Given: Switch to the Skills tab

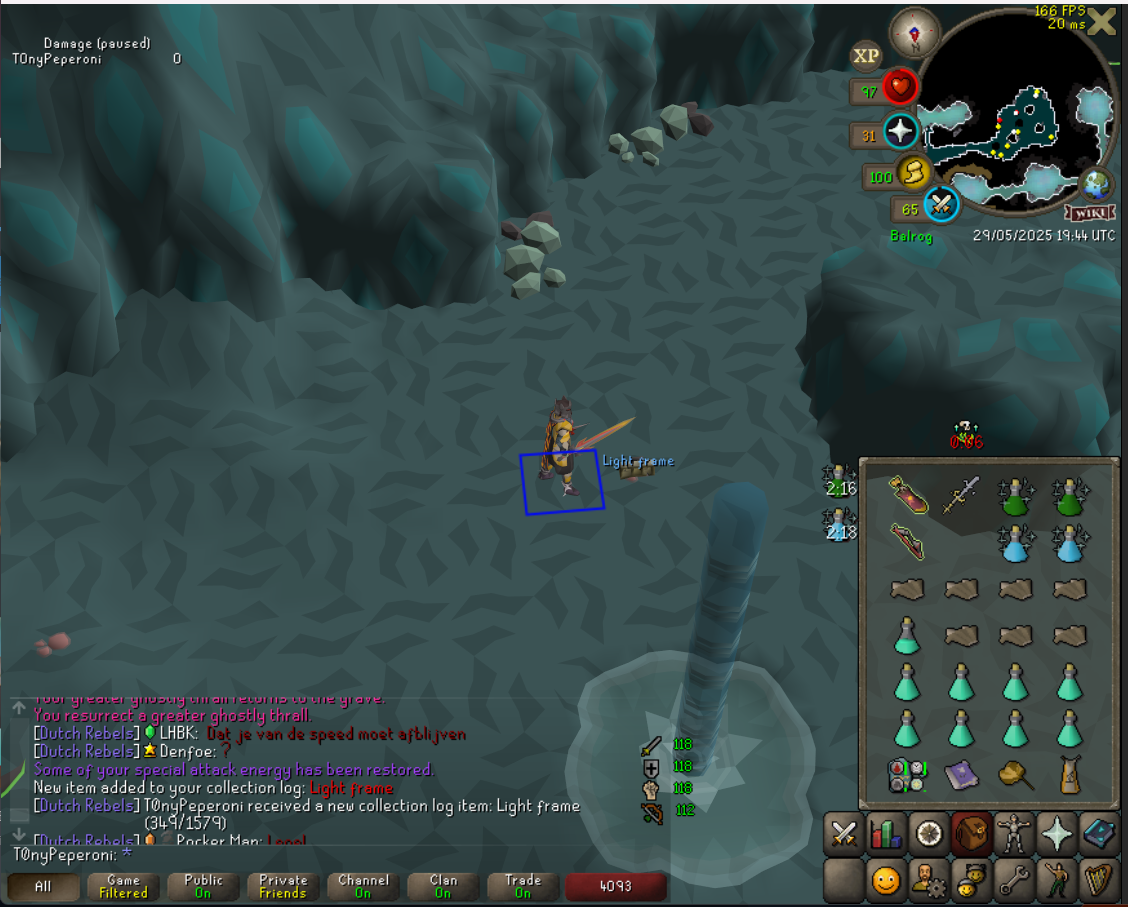Looking at the screenshot, I should tap(886, 833).
